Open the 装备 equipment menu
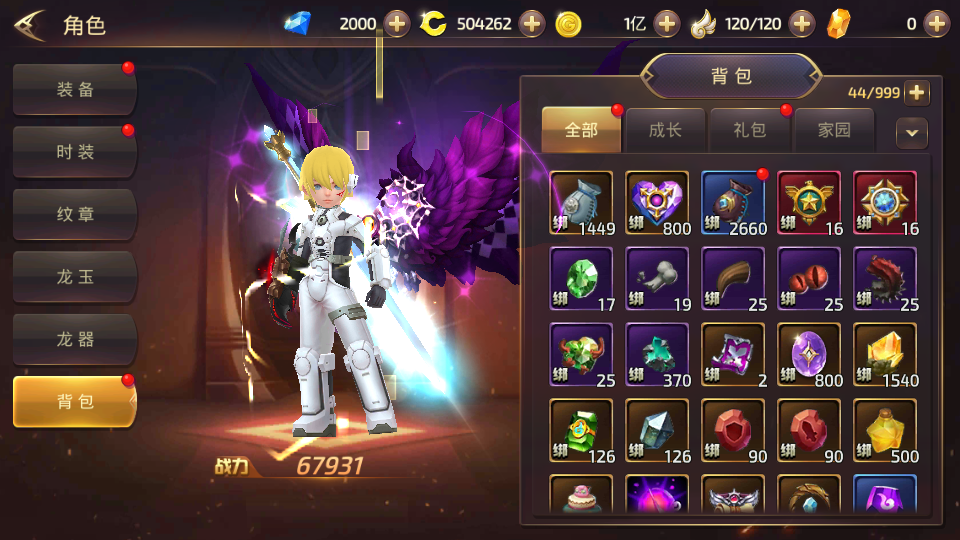Screen dimensions: 960x540 coord(75,90)
